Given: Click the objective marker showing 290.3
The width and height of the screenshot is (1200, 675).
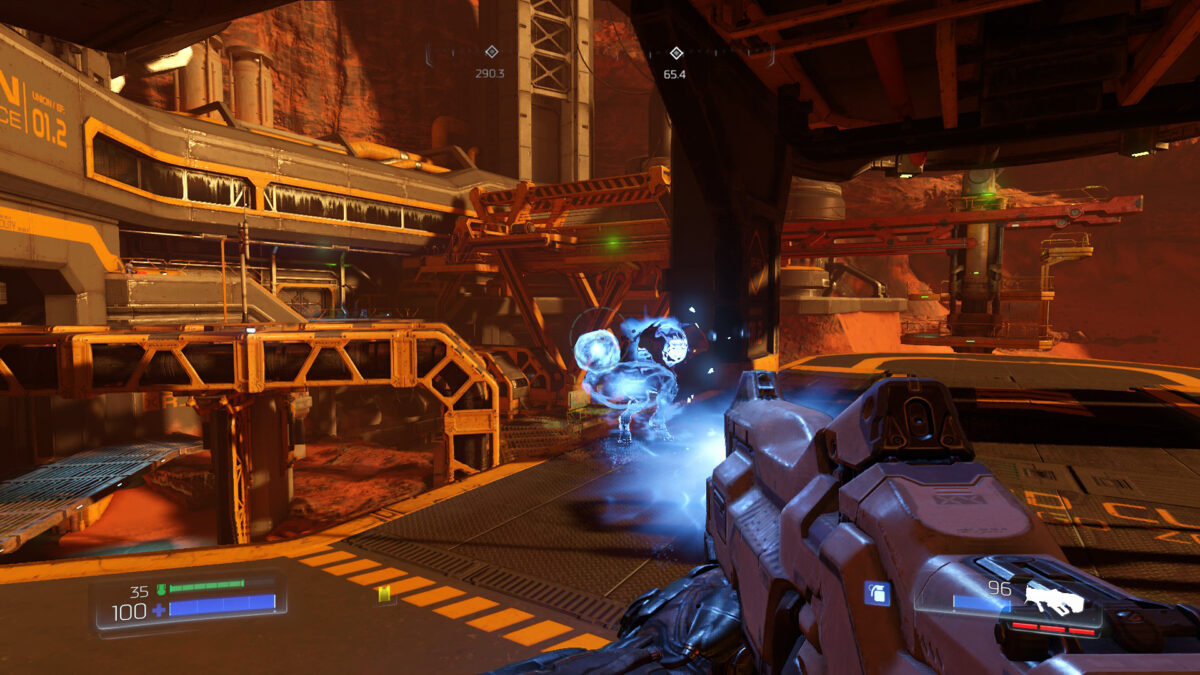Looking at the screenshot, I should [491, 52].
